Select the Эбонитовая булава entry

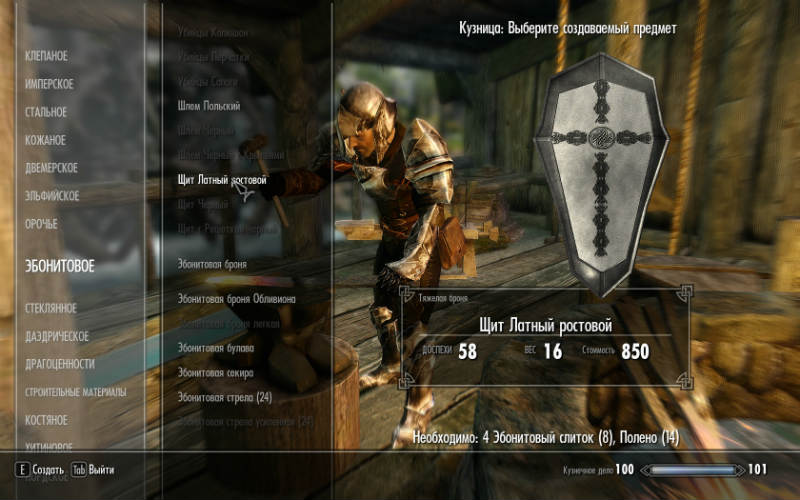coord(216,348)
